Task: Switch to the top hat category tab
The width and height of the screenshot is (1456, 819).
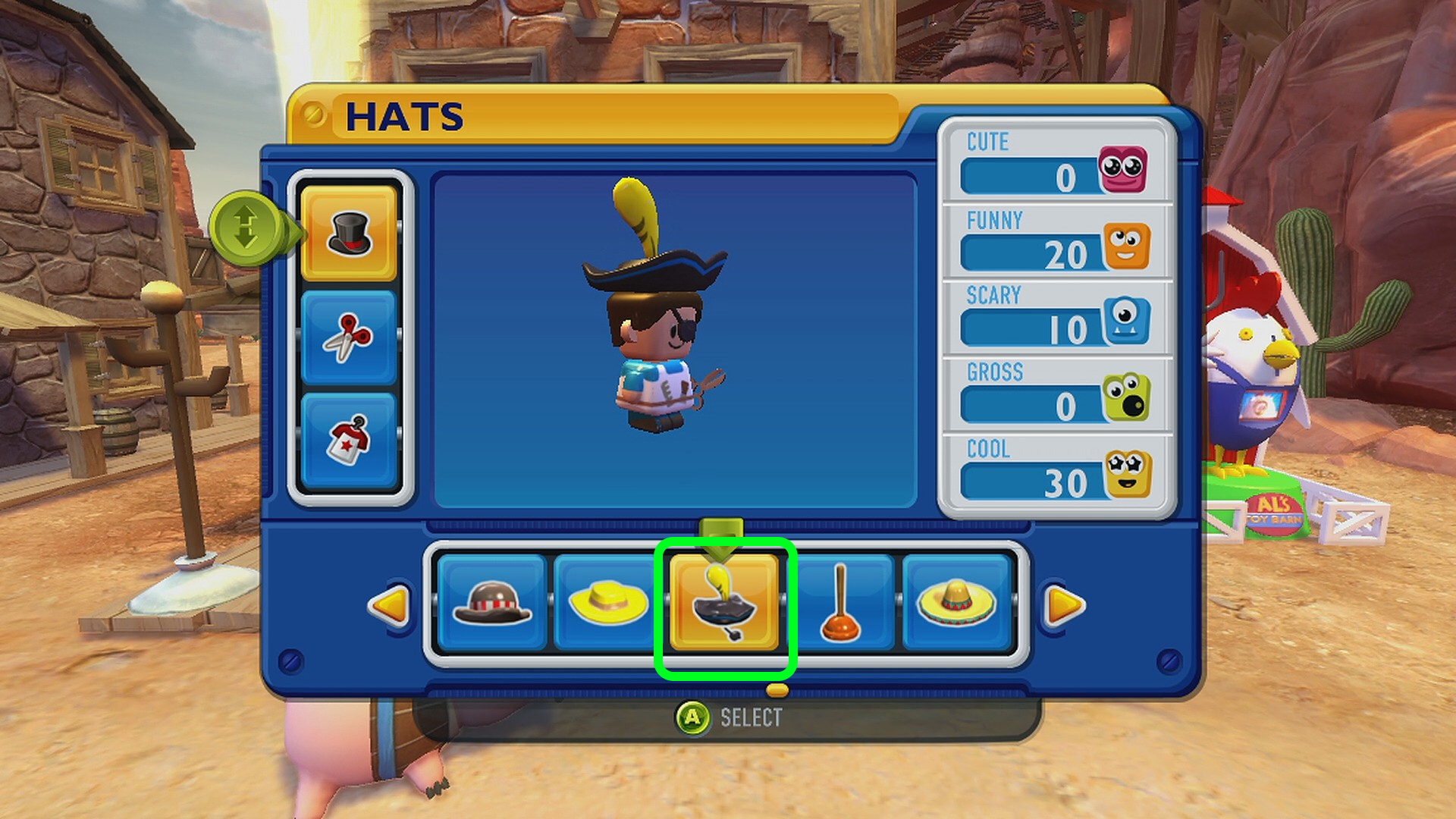Action: (x=349, y=233)
